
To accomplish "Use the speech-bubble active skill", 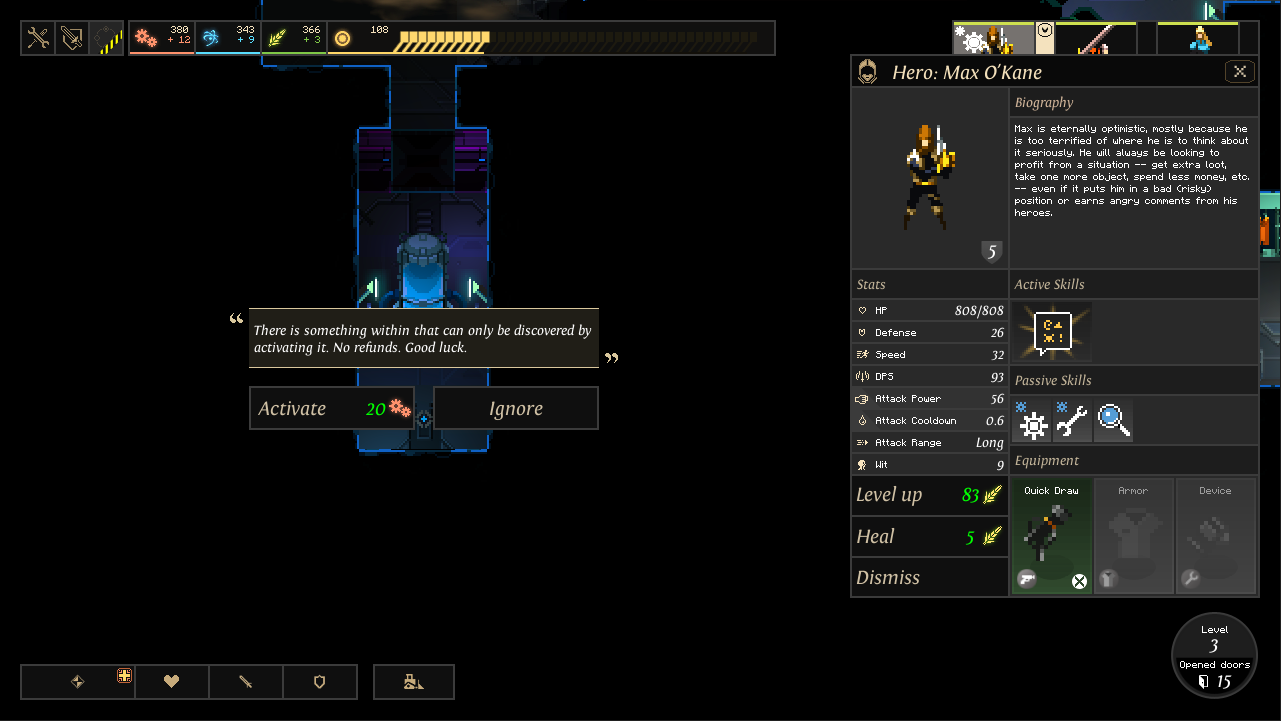I will point(1052,332).
